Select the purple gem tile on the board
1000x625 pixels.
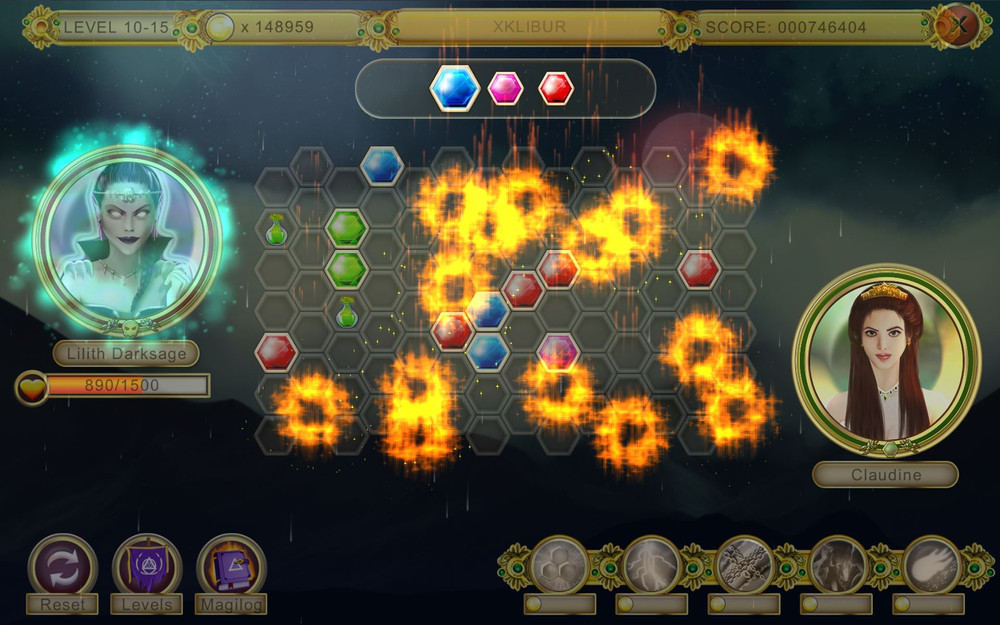point(558,351)
